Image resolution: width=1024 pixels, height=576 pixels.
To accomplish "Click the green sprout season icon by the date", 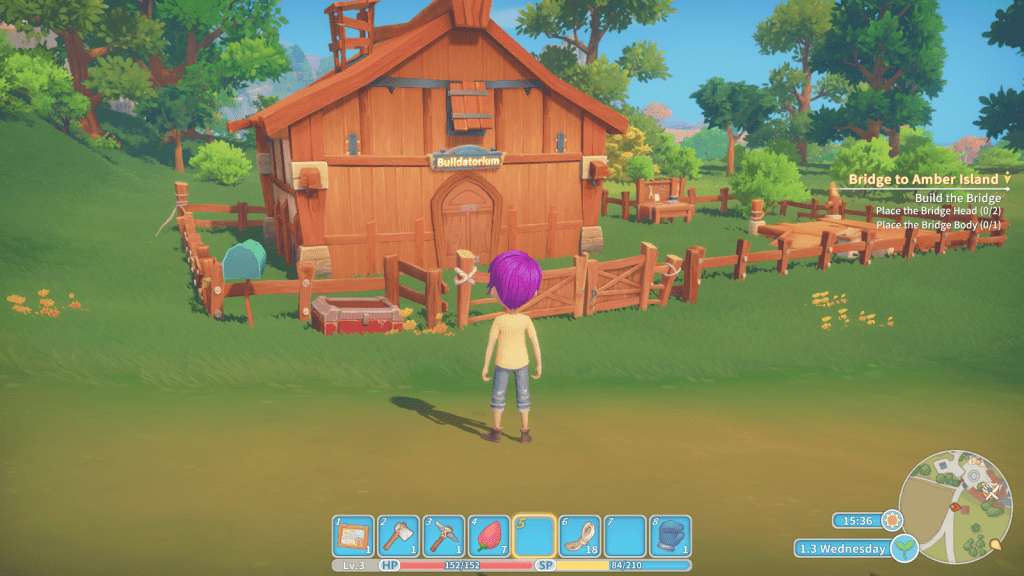I will coord(905,548).
